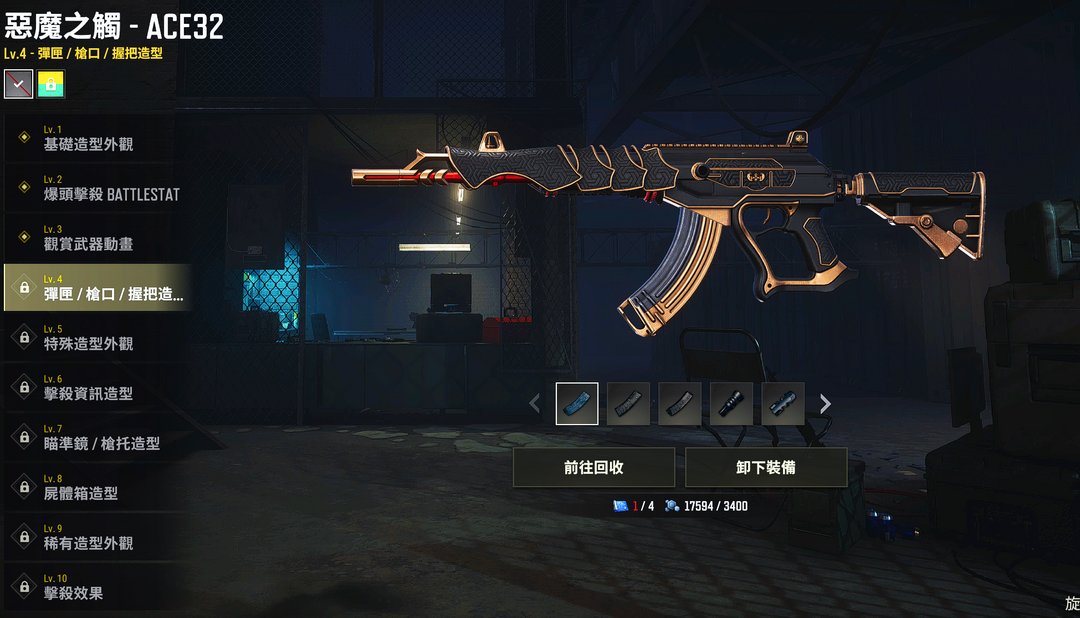Open Lv. 2 爆頭擊殺 BATTLESTAT entry
1080x618 pixels.
(x=95, y=188)
